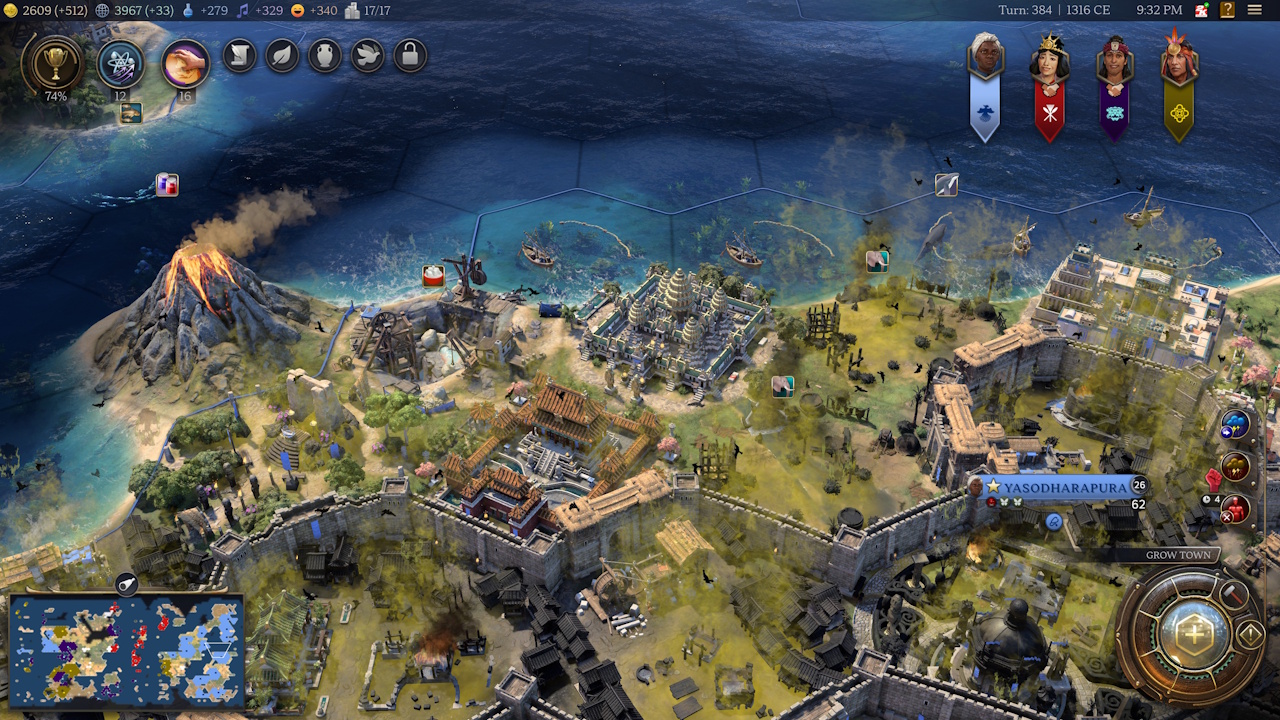Open diplomacy with the dove icon

(367, 56)
